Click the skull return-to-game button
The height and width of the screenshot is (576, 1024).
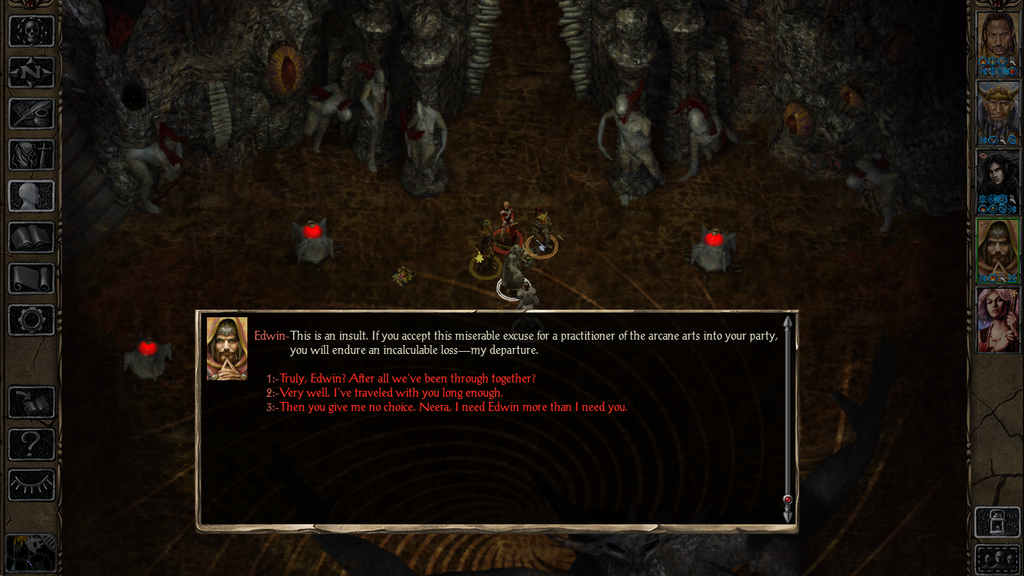pos(31,31)
